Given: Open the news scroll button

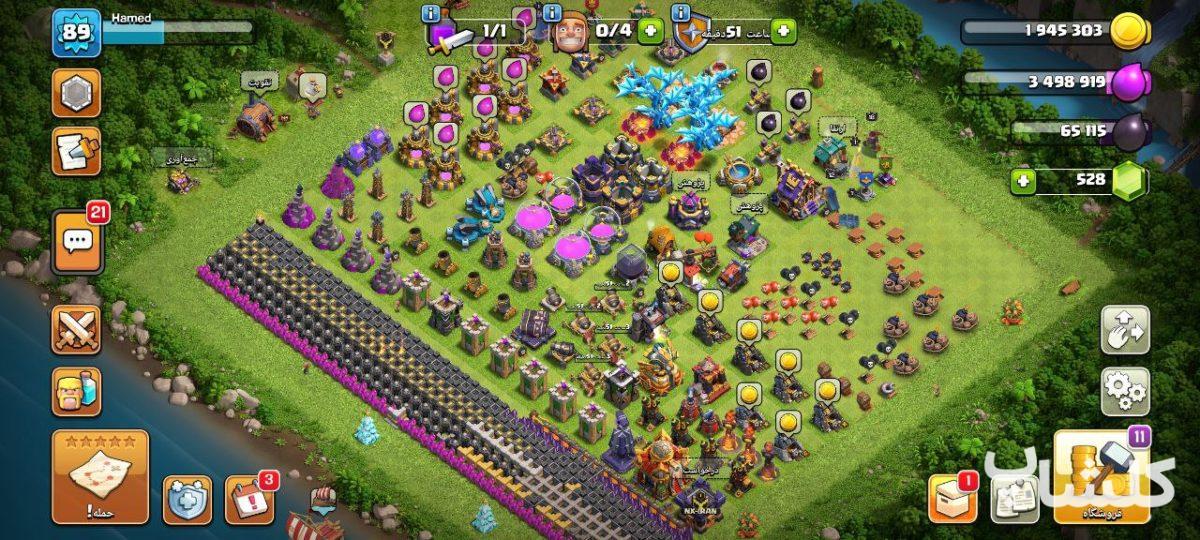Looking at the screenshot, I should pos(76,152).
